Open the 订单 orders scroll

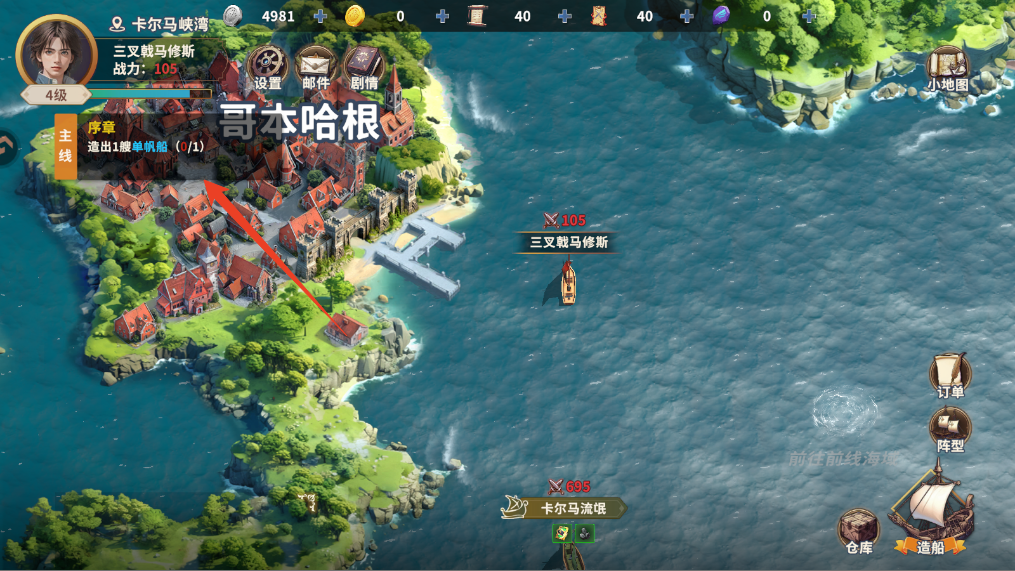[x=950, y=375]
